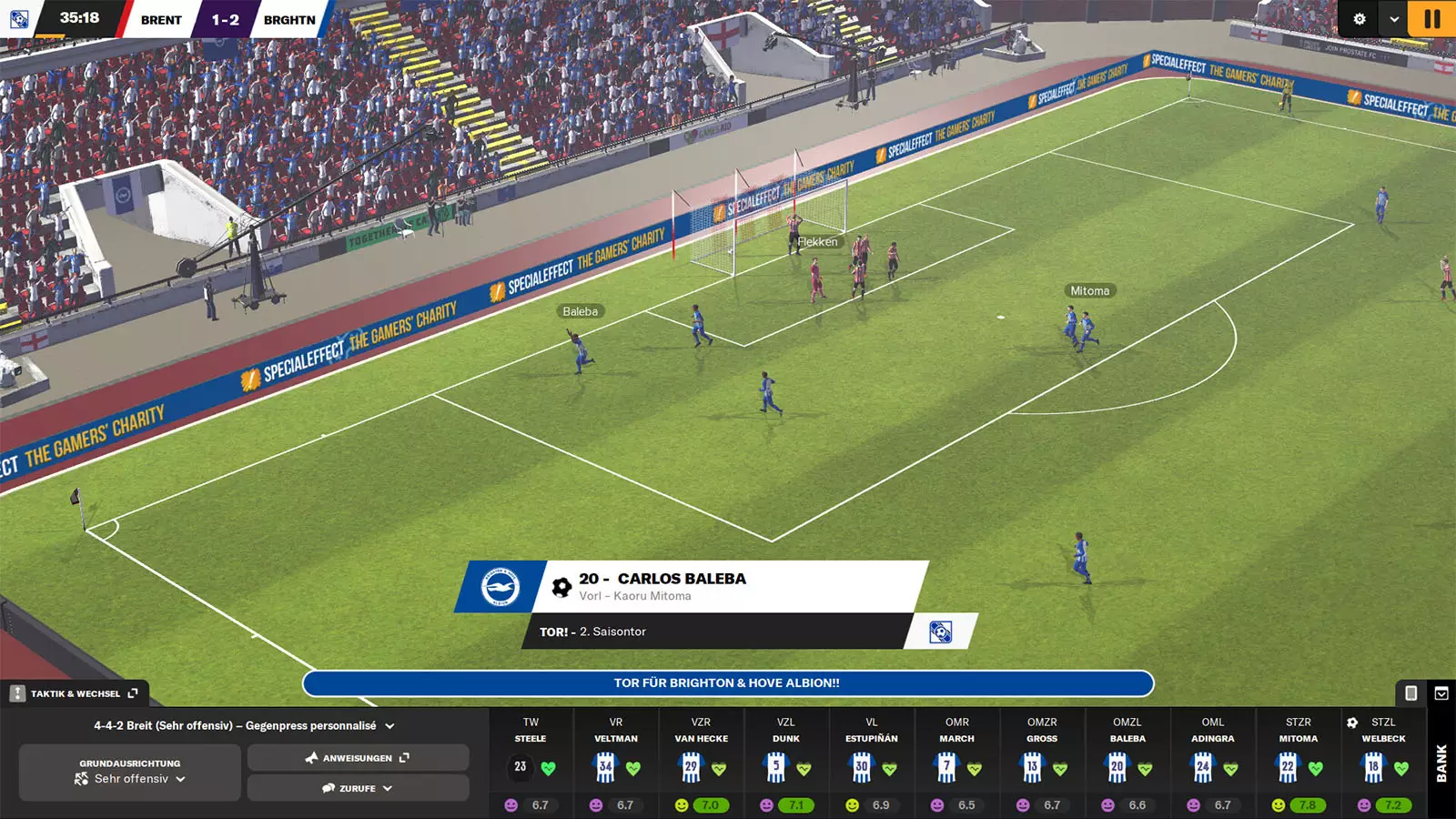Open Anweisungen instructions

point(358,757)
